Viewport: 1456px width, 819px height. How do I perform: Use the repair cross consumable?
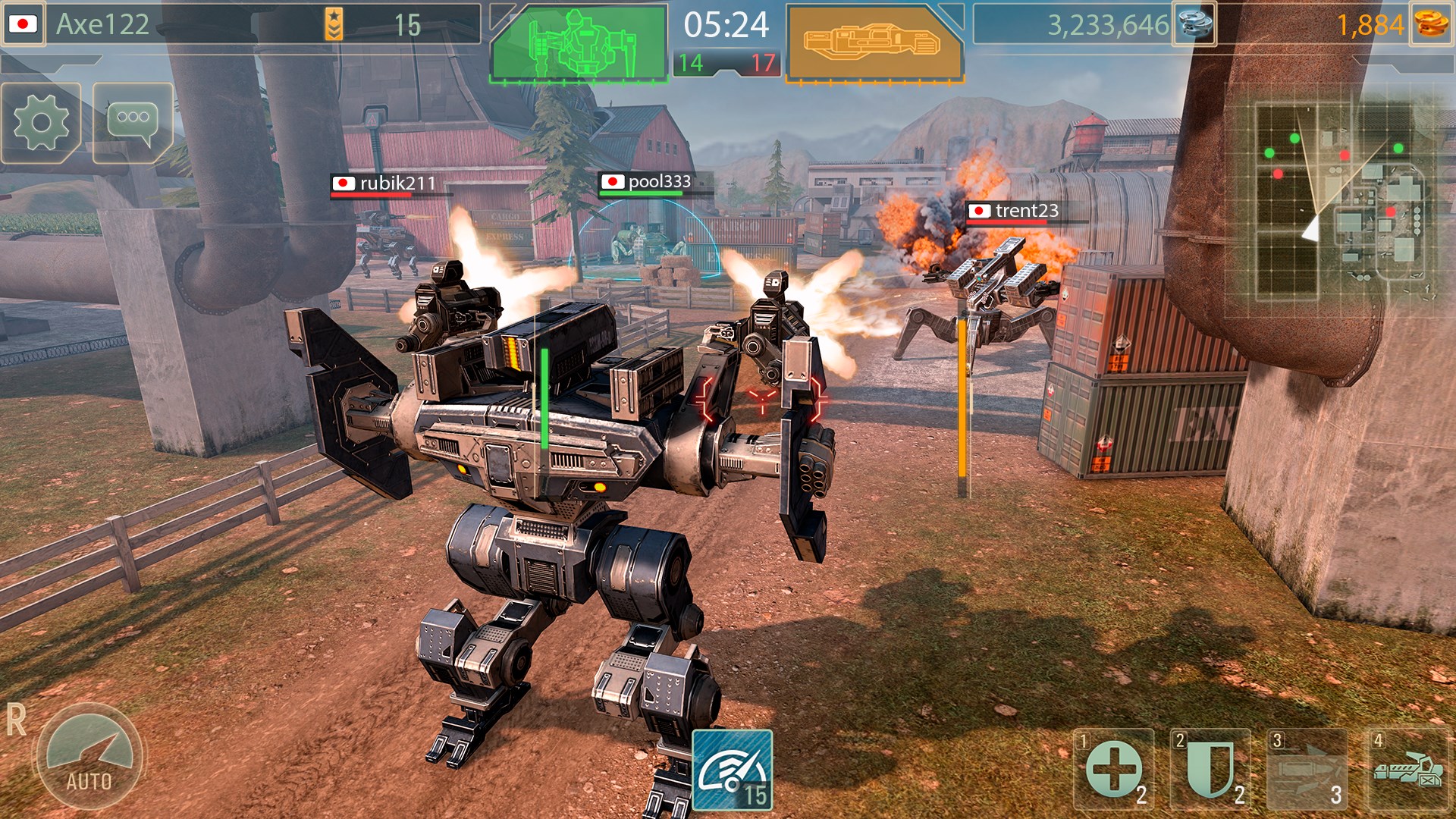1113,770
